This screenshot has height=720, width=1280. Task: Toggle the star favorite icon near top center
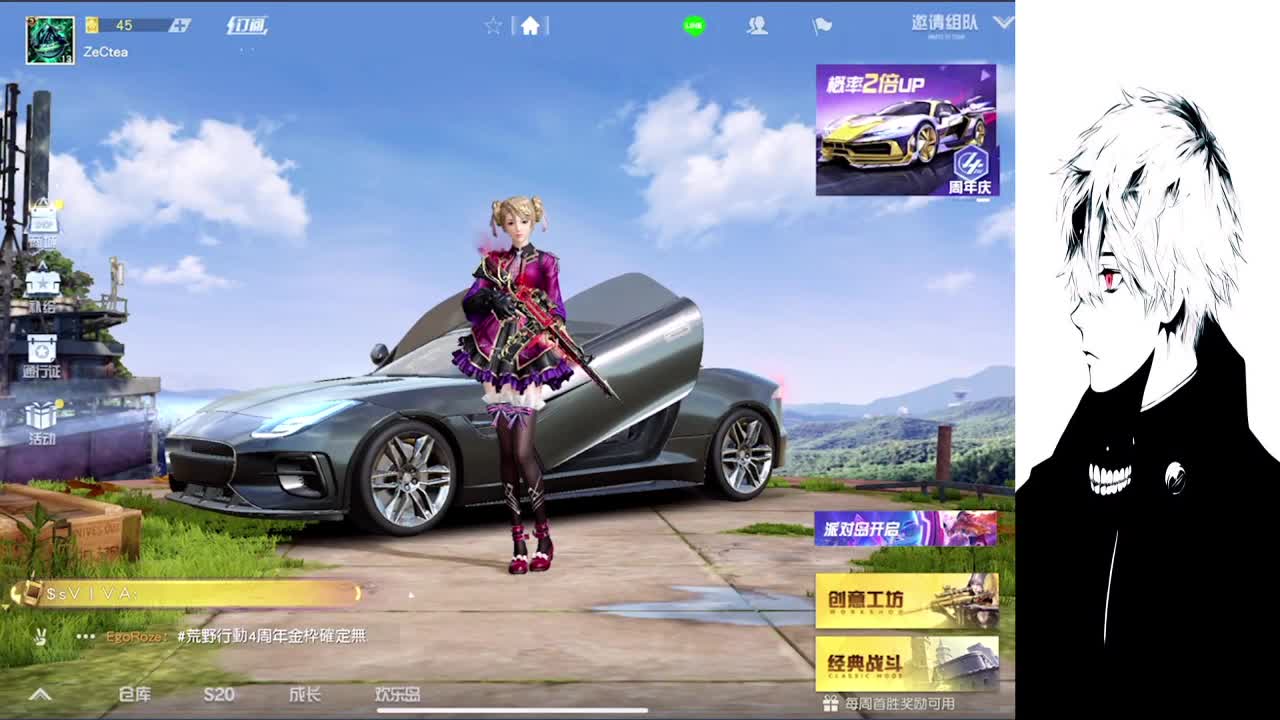tap(492, 27)
